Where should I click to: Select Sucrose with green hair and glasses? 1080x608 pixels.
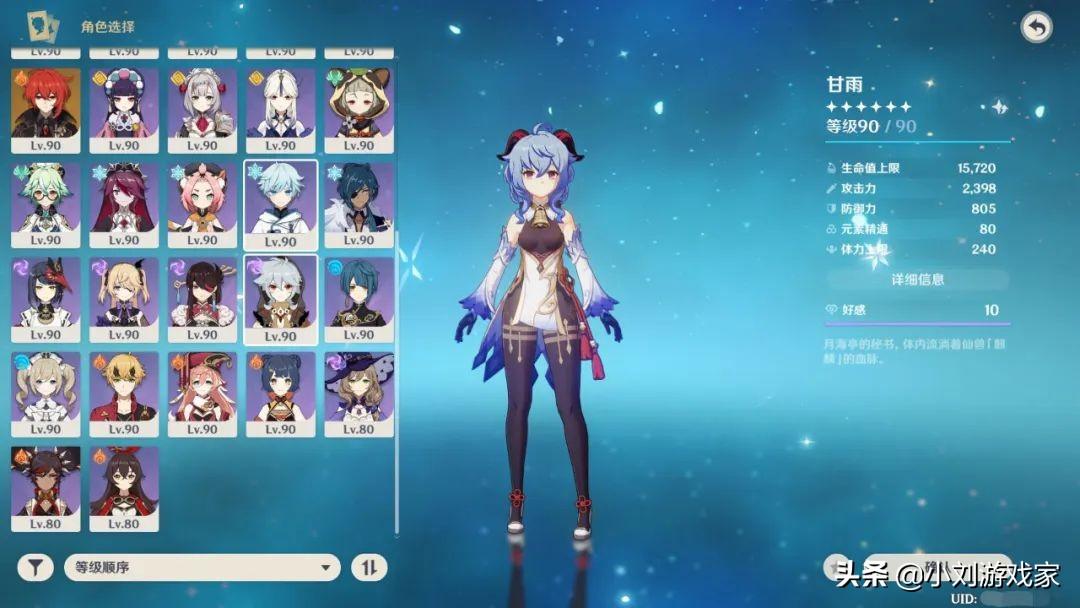click(x=46, y=205)
